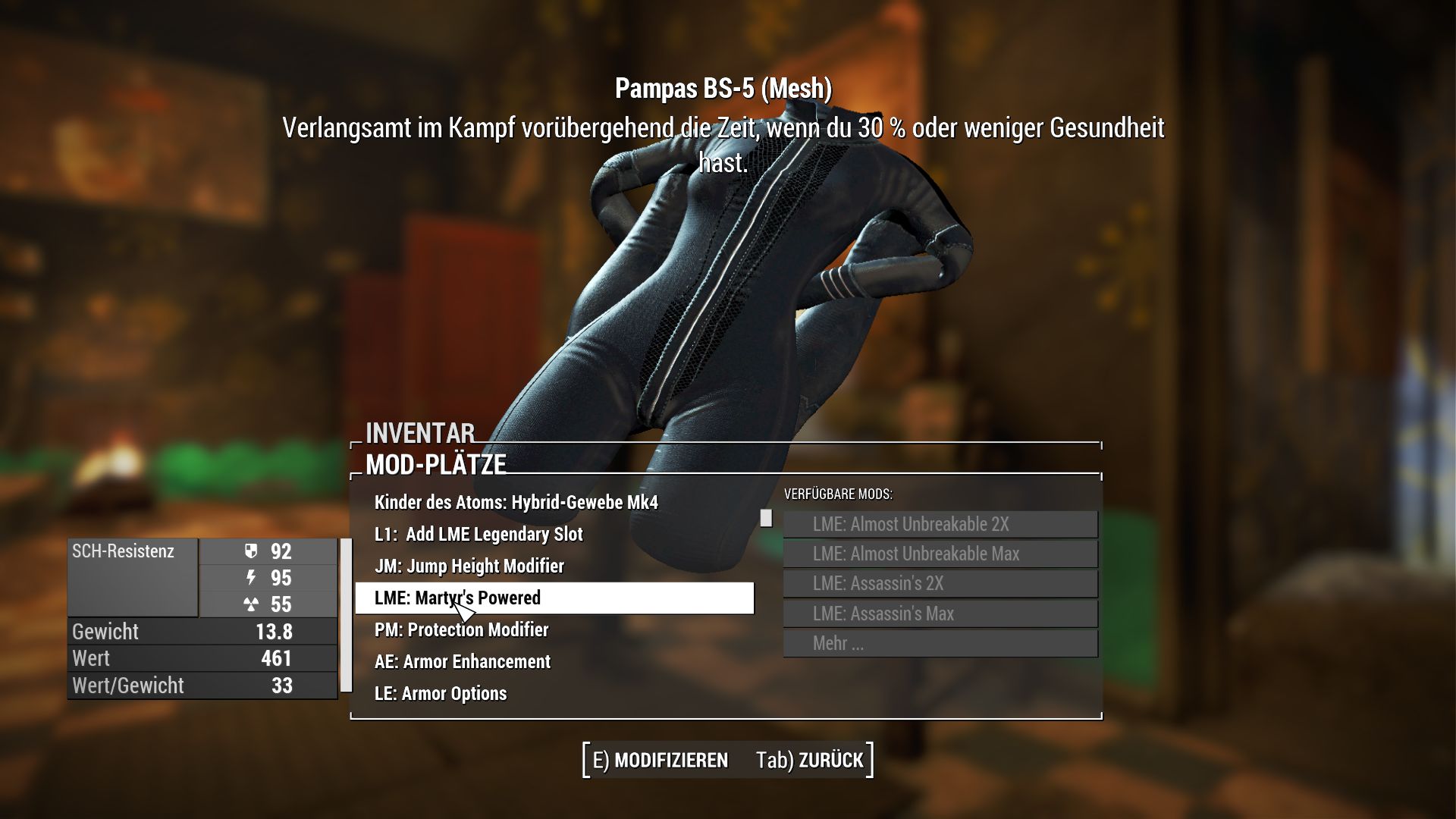
Task: Choose LME: Assassin's Max mod
Action: [x=940, y=613]
